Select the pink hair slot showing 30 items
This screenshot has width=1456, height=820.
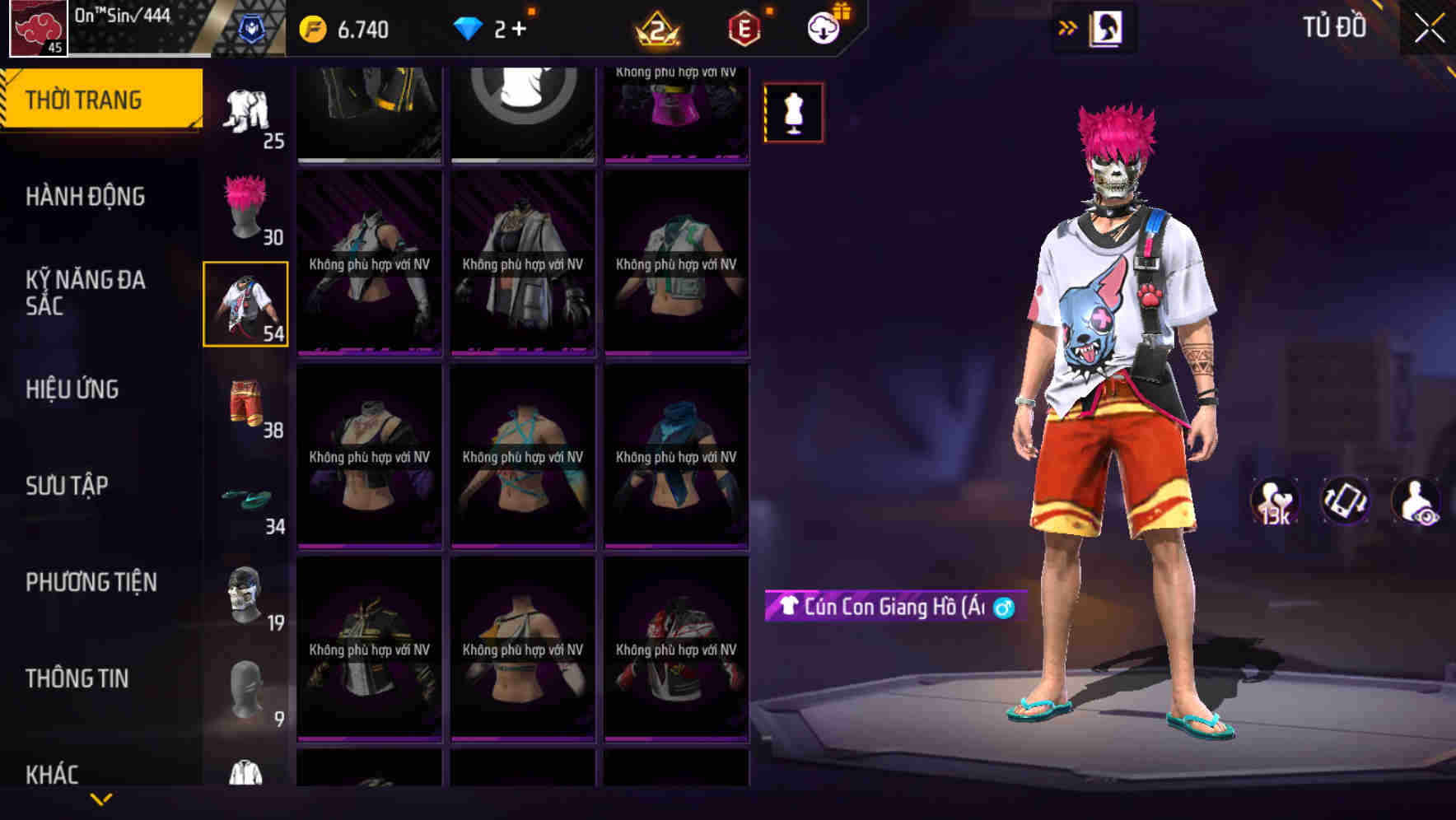click(245, 206)
